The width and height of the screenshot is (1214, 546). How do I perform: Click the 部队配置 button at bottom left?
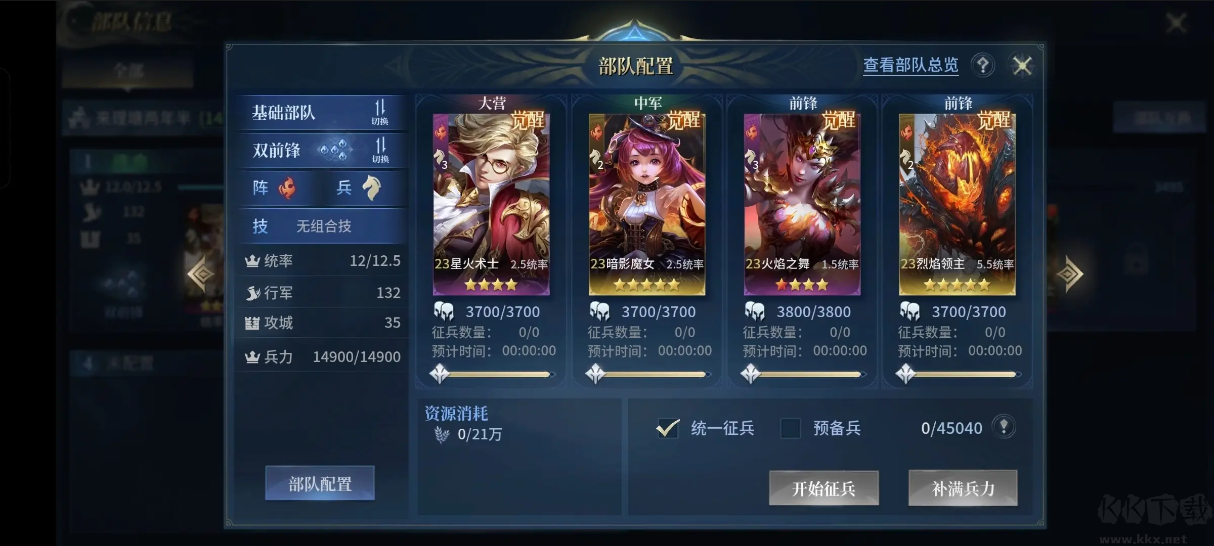click(x=319, y=484)
